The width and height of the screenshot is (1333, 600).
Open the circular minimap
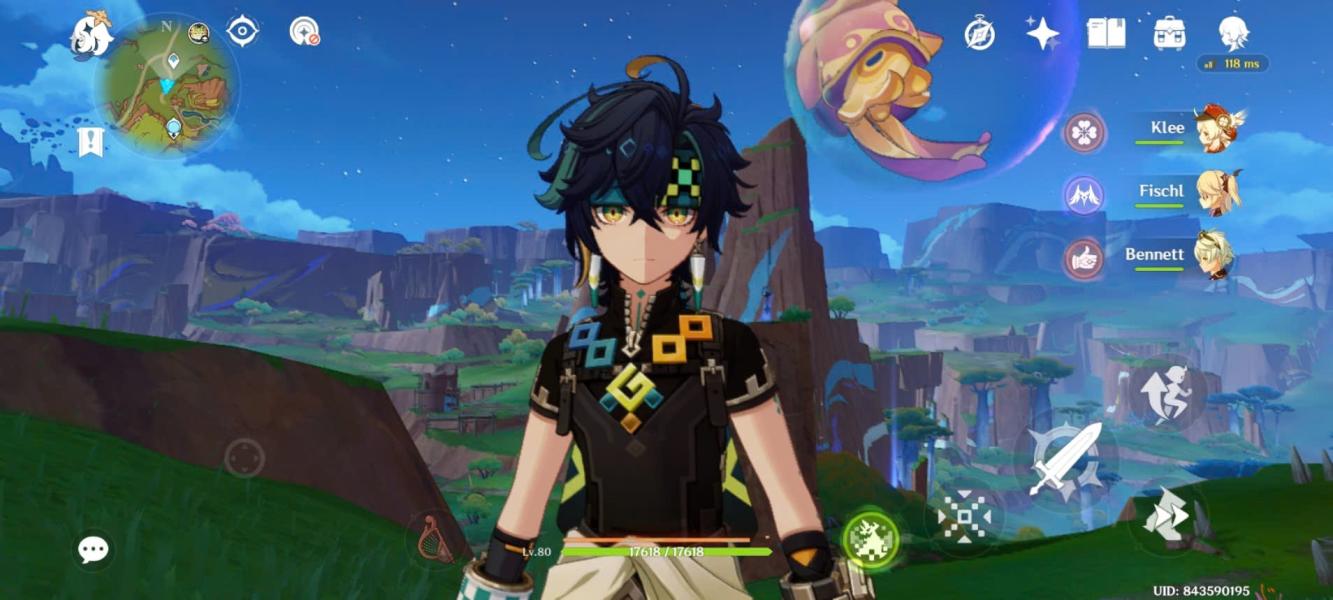tap(166, 84)
